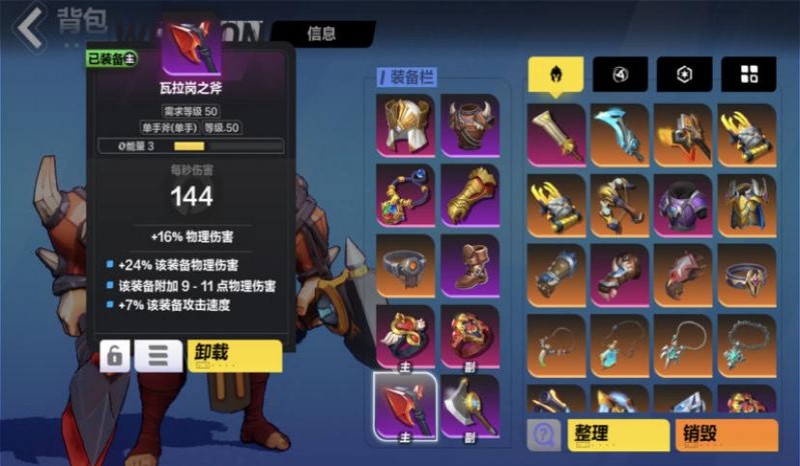This screenshot has width=800, height=466.
Task: Select the equipped red axe main-hand slot
Action: pyautogui.click(x=405, y=405)
